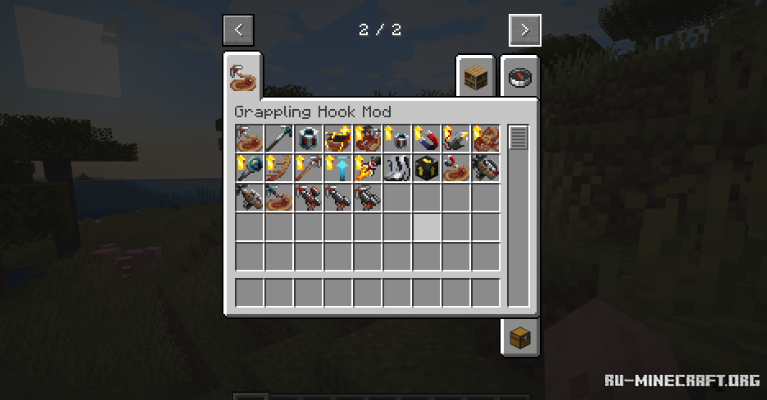Pick the blue orb staff upgrade

tap(249, 168)
